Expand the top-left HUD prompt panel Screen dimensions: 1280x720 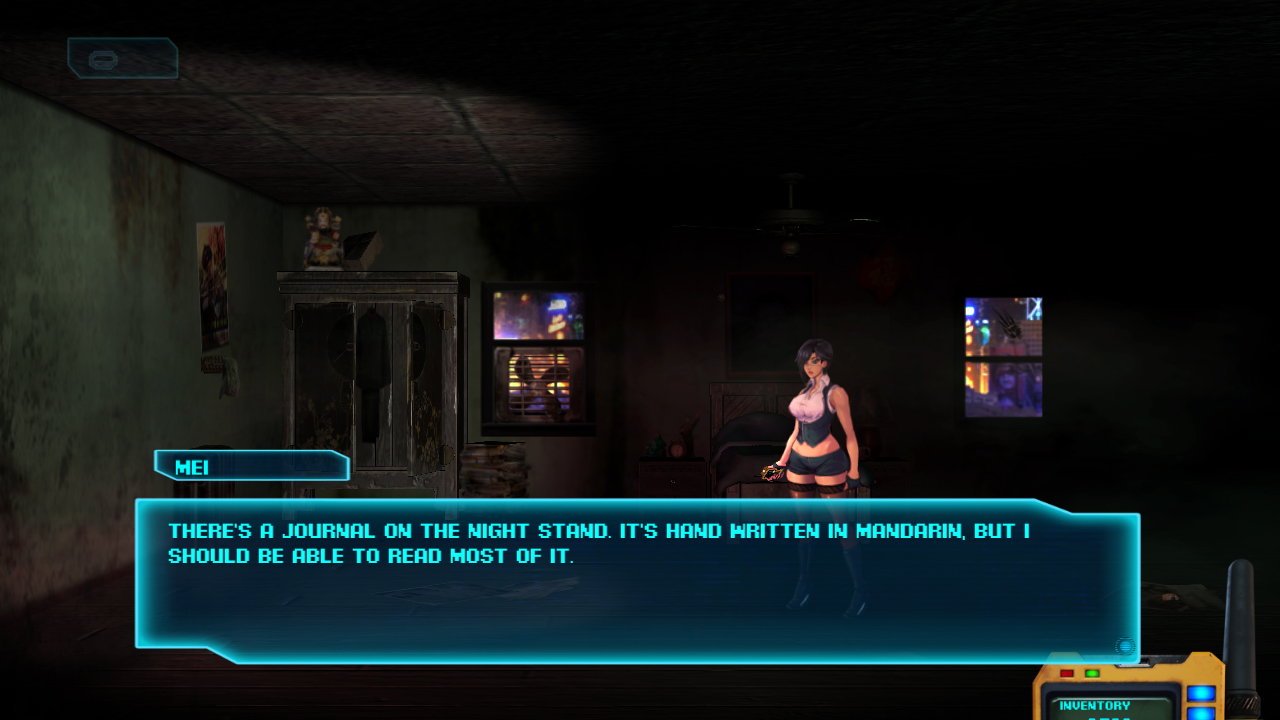[123, 58]
